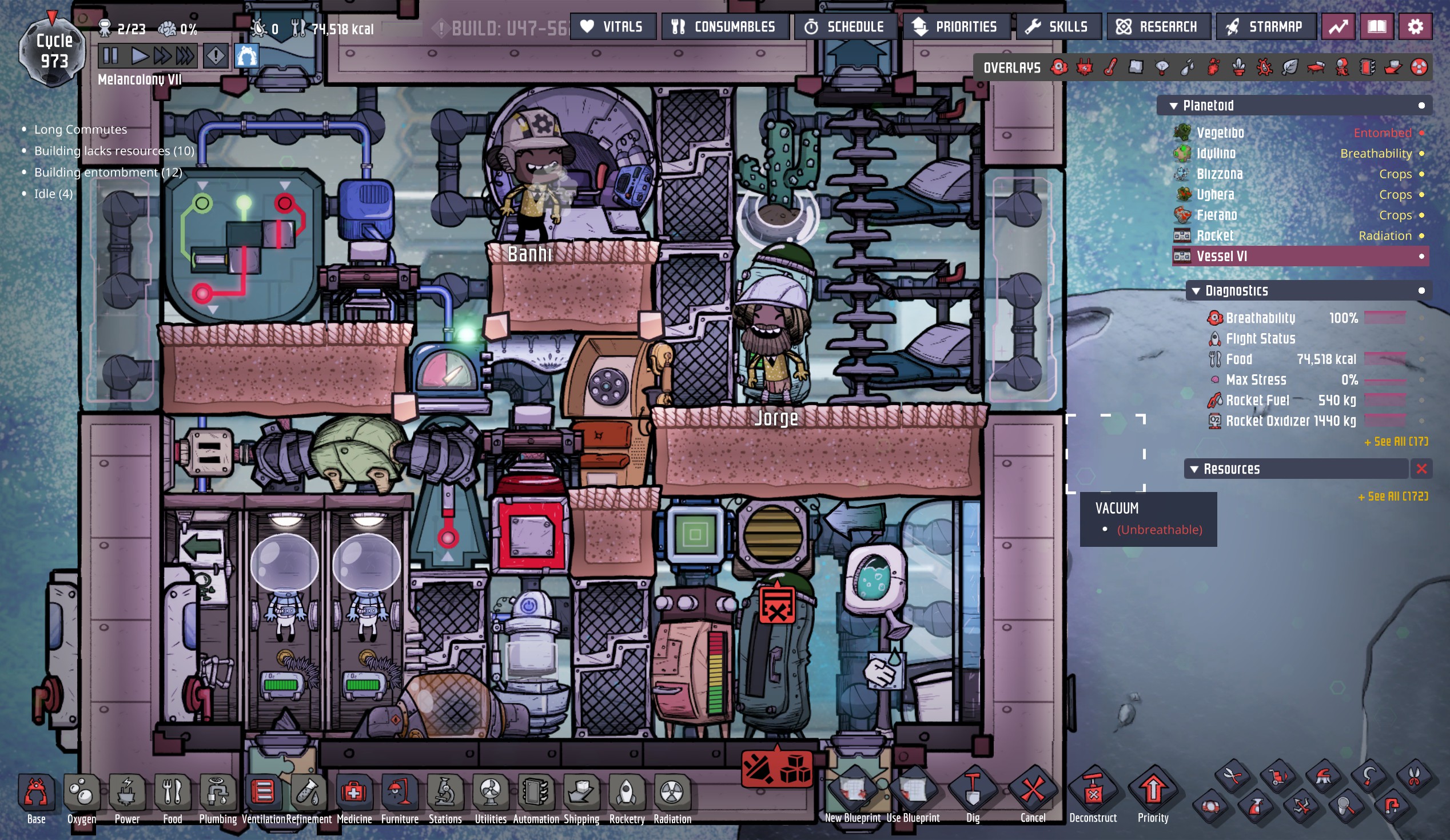Viewport: 1450px width, 840px height.
Task: Open the Consumables menu
Action: (724, 27)
